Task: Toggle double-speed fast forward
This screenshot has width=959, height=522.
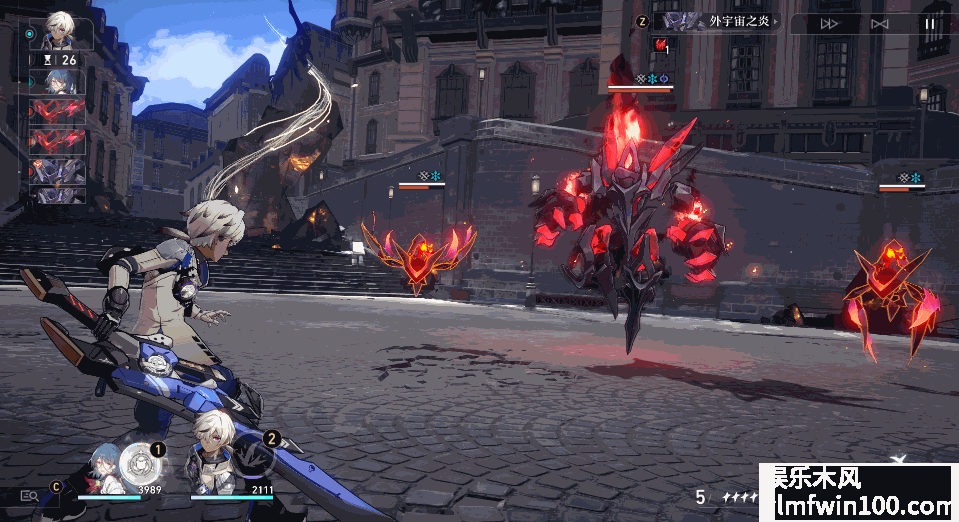Action: (829, 24)
